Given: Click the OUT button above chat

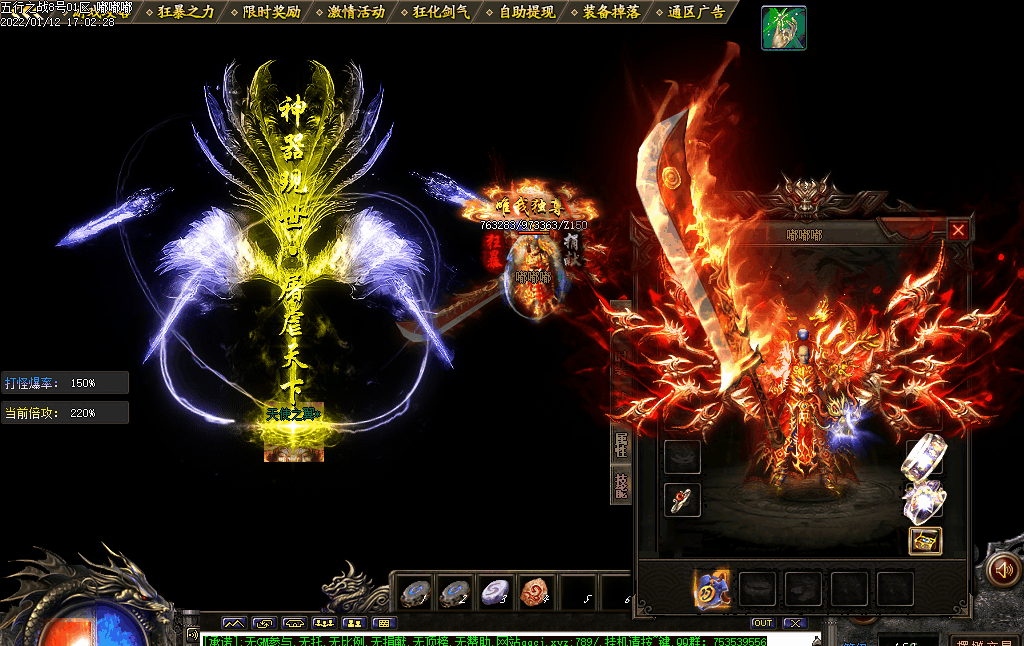Looking at the screenshot, I should coord(763,623).
